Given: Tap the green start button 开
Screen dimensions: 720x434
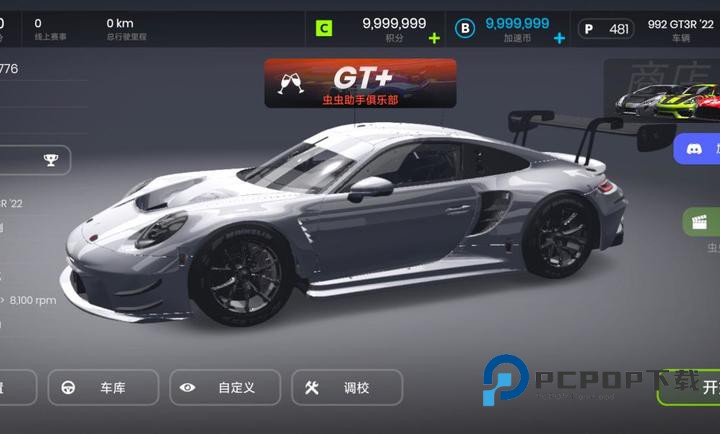Looking at the screenshot, I should (695, 388).
